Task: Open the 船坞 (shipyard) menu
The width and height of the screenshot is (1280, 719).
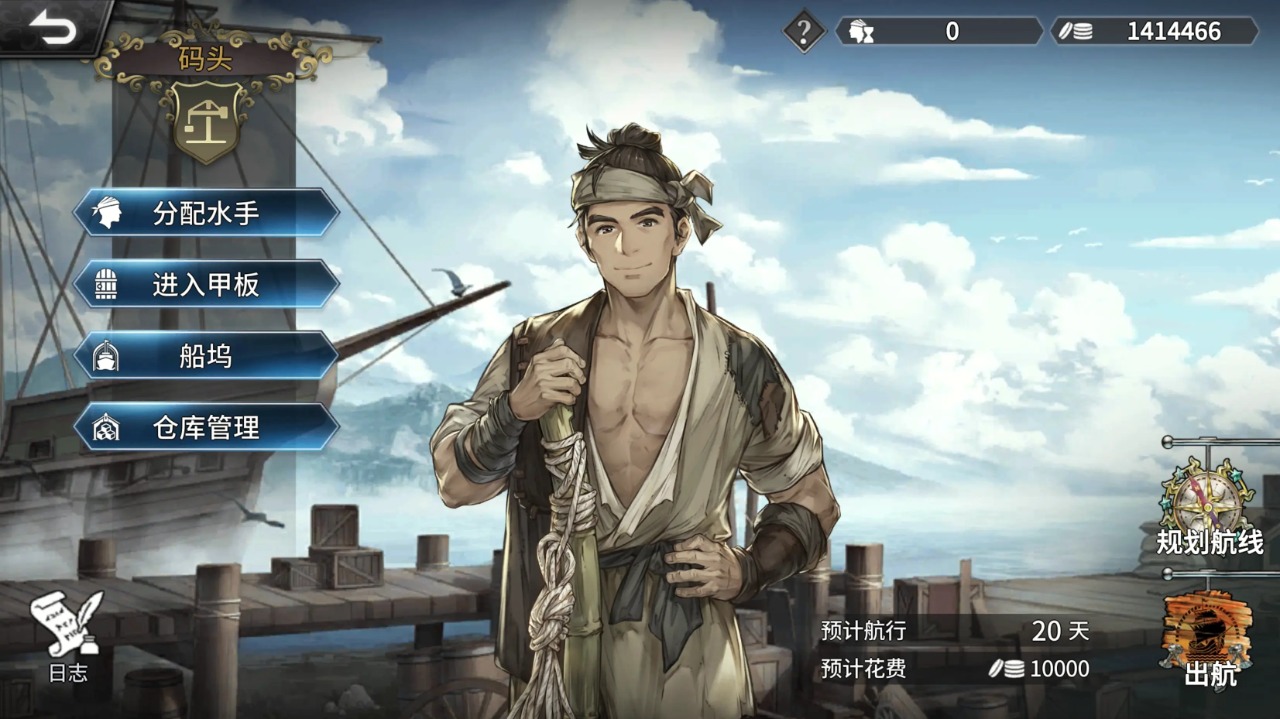Action: pos(206,356)
